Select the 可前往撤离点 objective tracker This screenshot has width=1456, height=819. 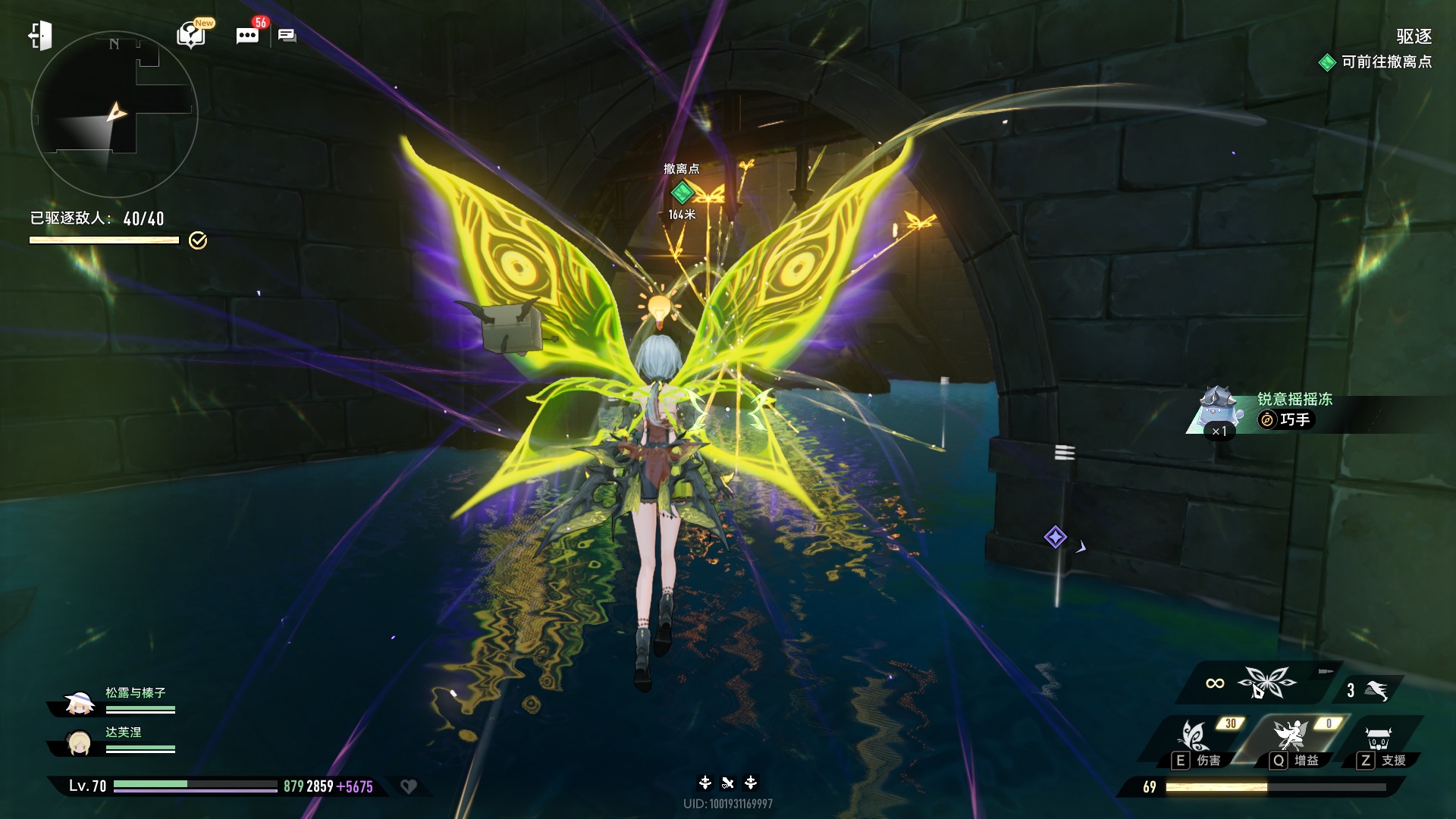(x=1376, y=62)
